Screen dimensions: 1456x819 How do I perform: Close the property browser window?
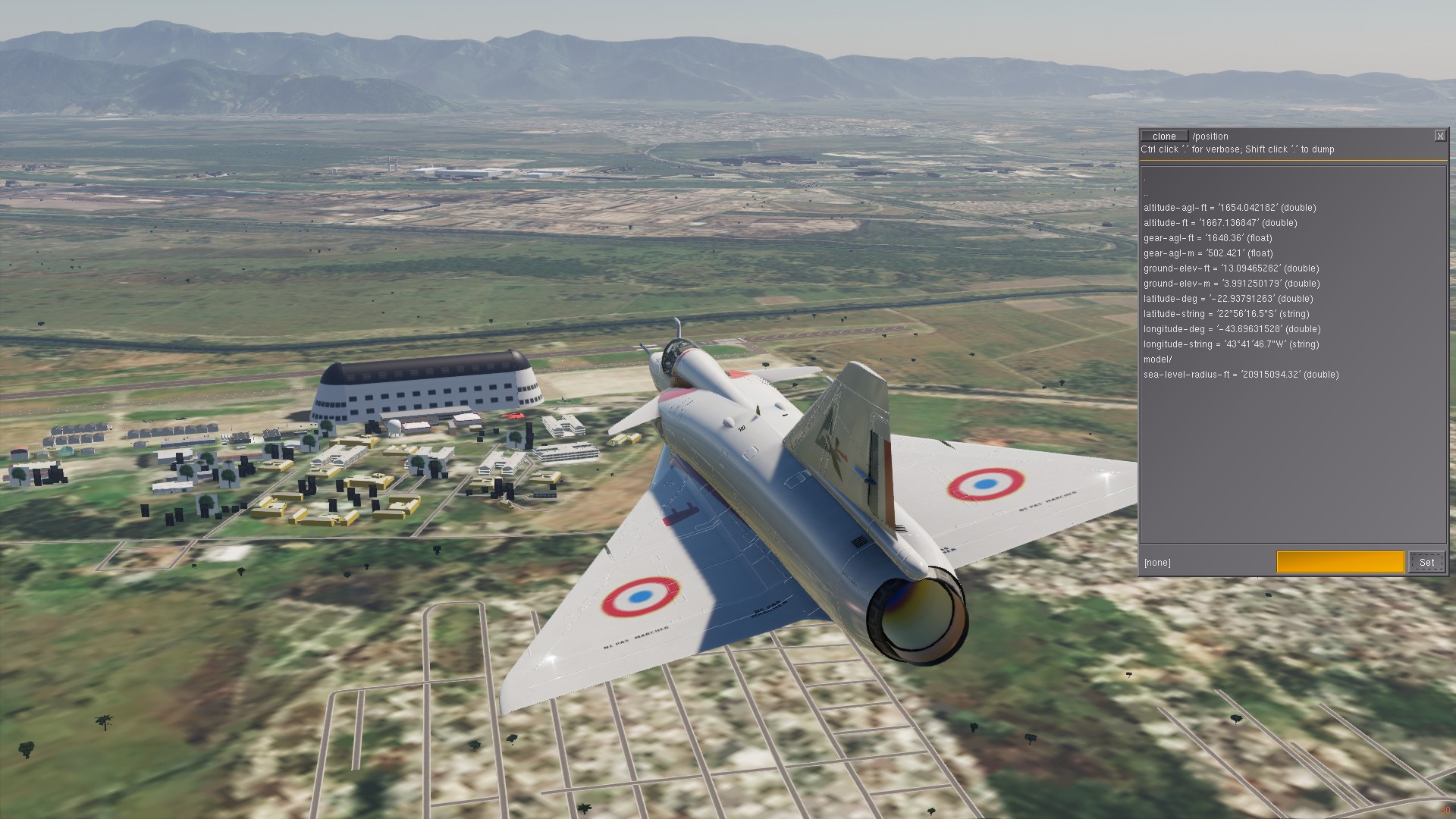pos(1439,136)
